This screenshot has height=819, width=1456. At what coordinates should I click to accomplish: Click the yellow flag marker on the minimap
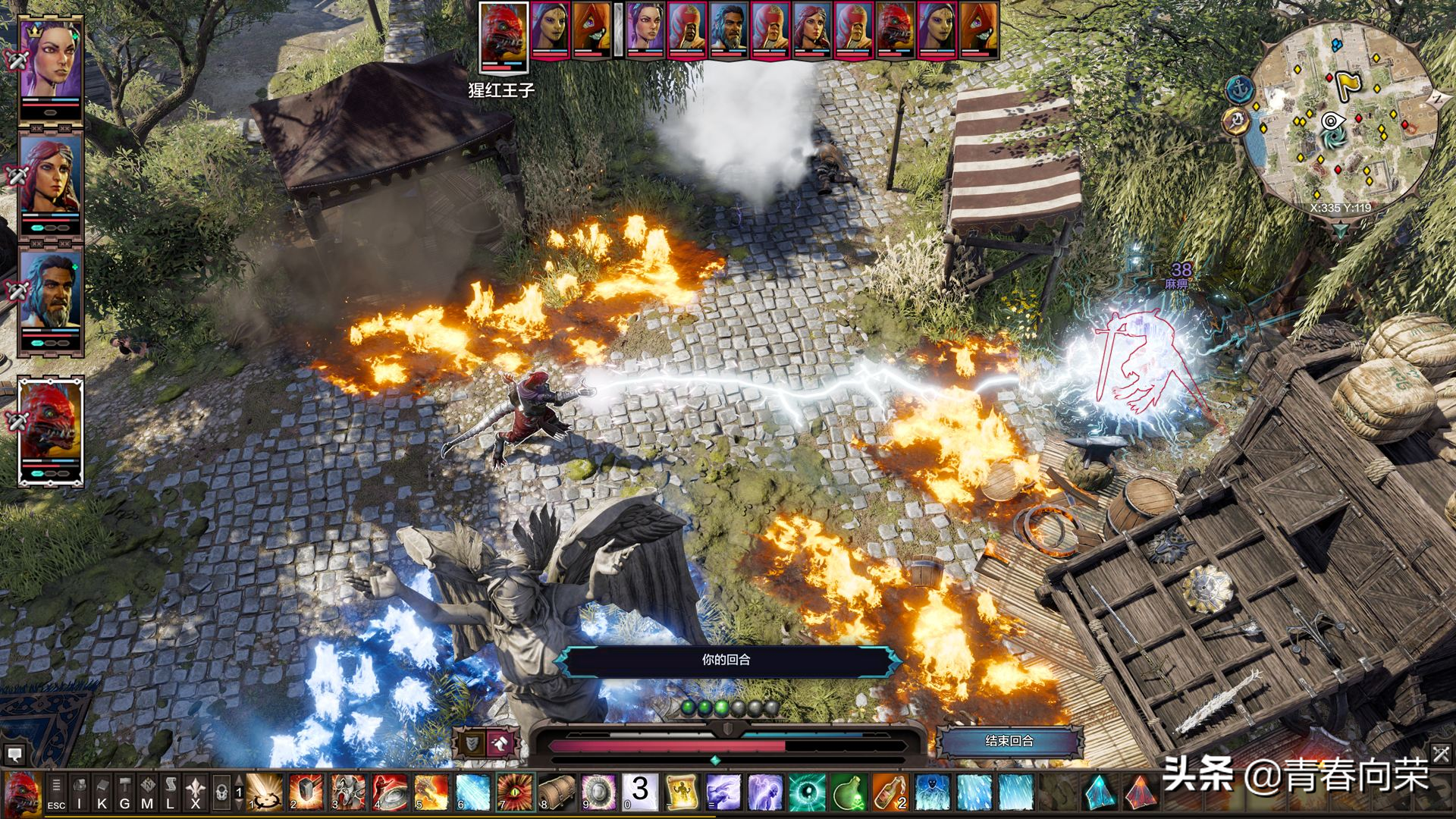tap(1348, 84)
